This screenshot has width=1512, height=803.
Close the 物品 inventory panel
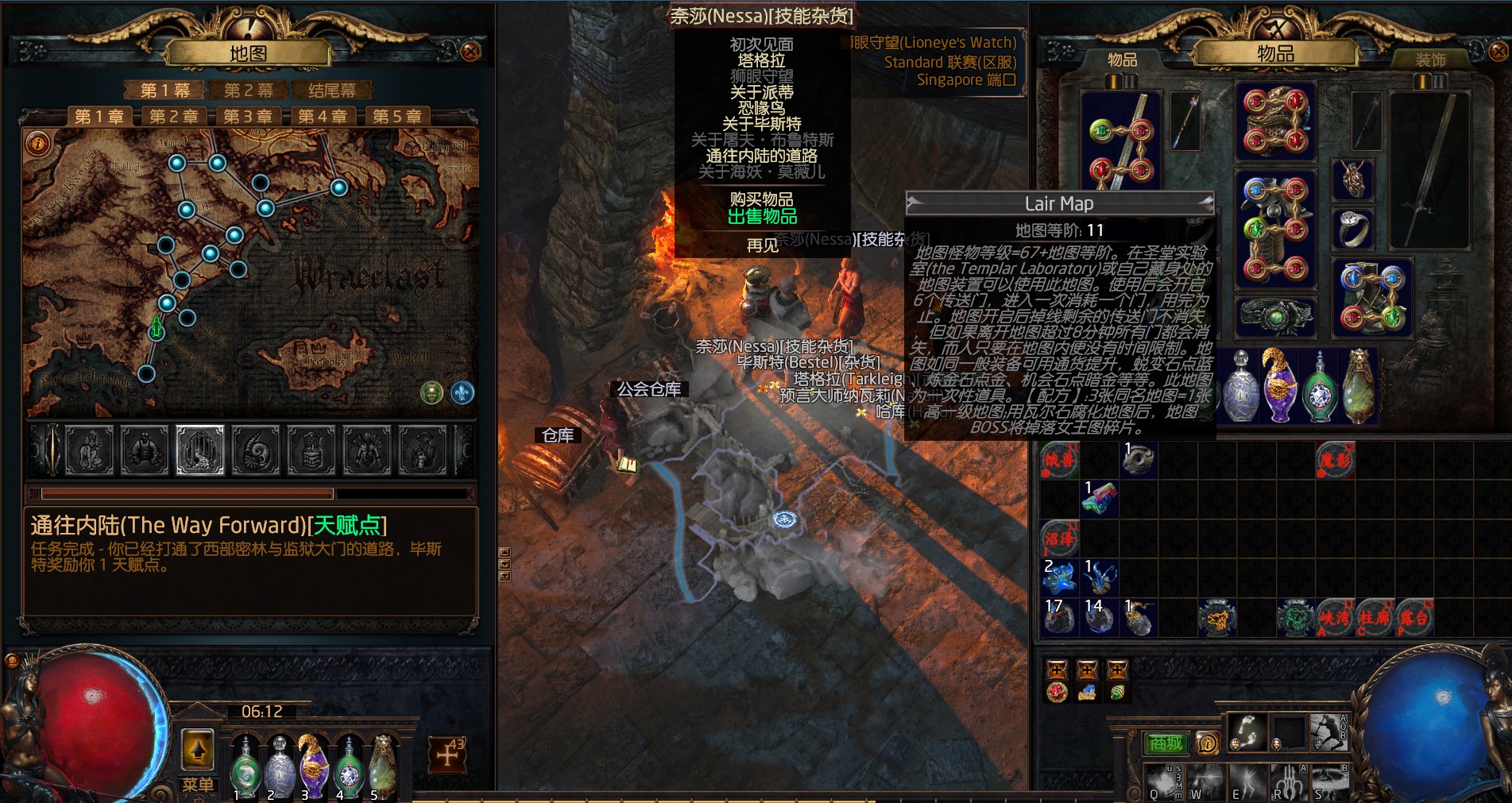(x=1498, y=52)
